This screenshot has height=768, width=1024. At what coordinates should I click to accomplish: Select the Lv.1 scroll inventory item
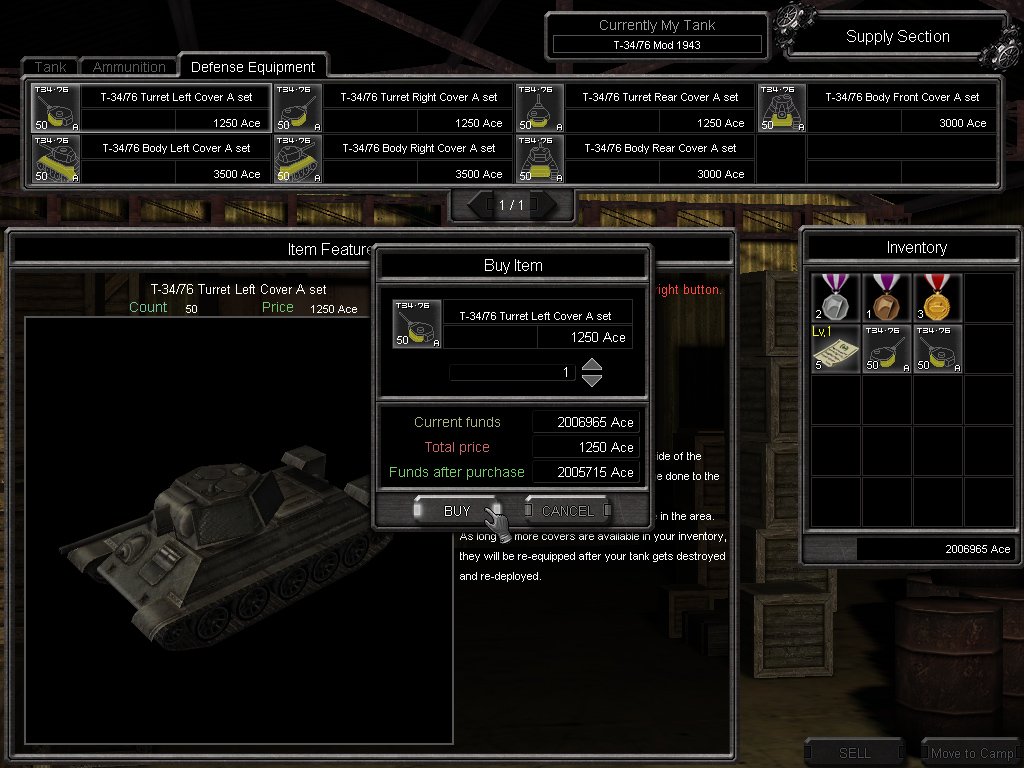click(x=836, y=348)
